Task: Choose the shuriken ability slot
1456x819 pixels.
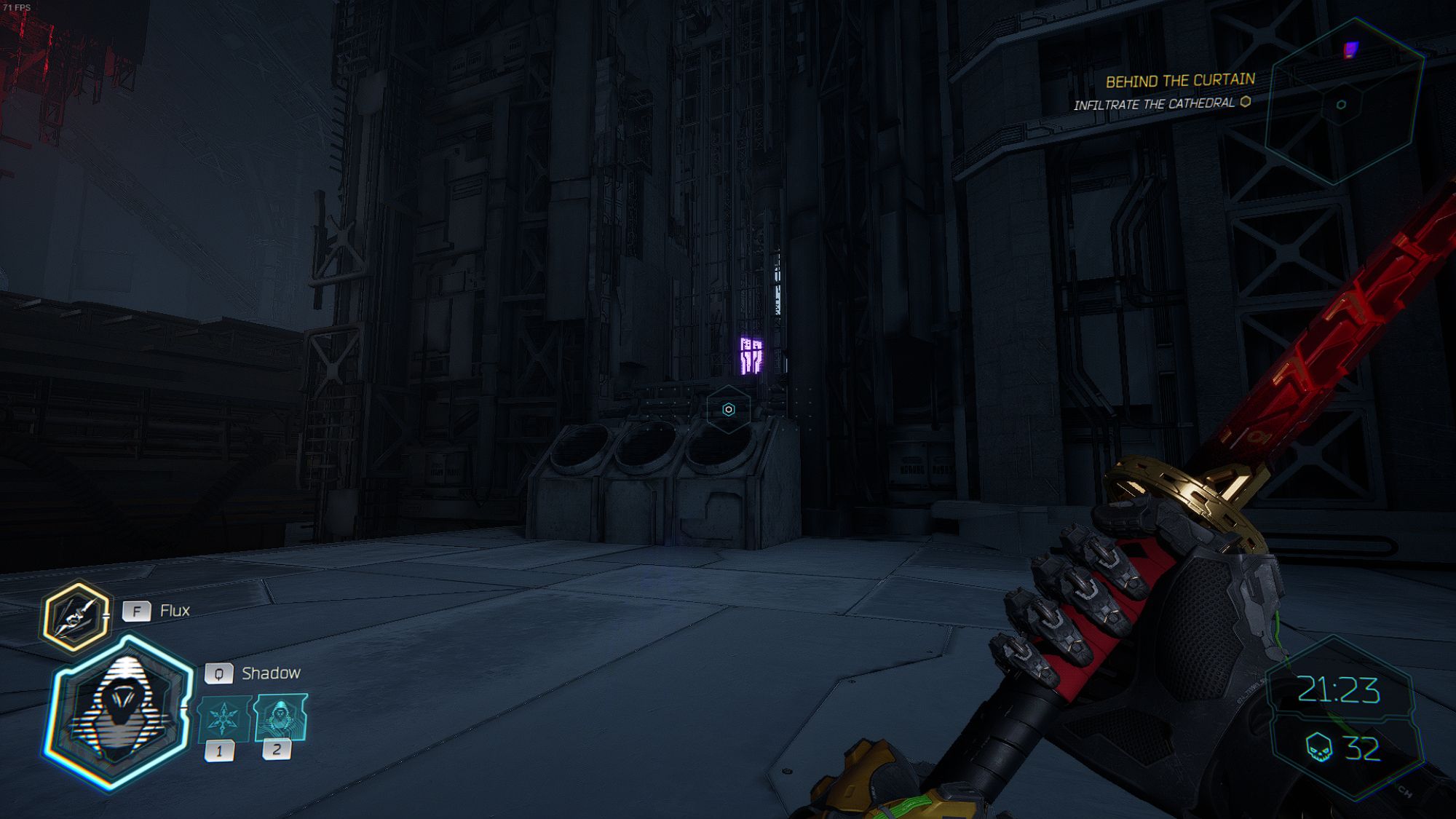Action: [x=223, y=719]
